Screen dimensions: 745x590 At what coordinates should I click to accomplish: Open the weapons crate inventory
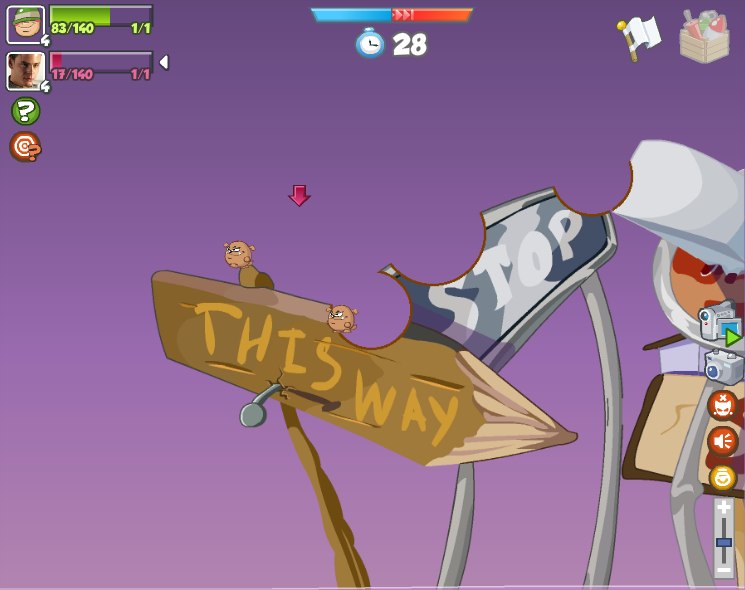pyautogui.click(x=704, y=38)
